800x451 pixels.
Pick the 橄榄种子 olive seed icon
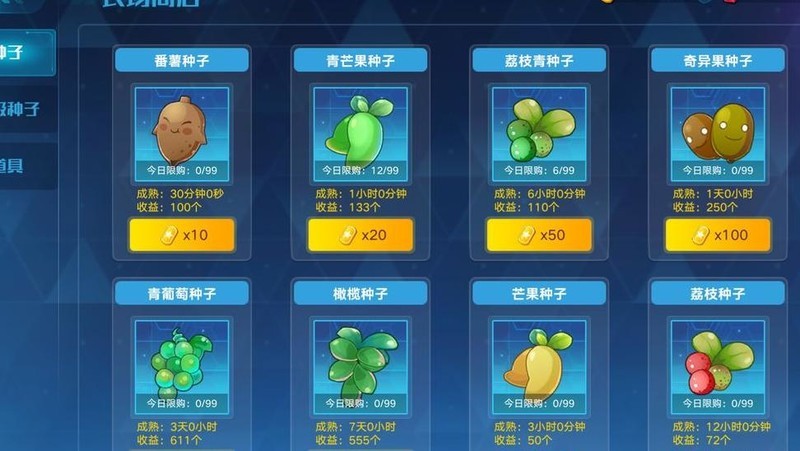coord(360,358)
